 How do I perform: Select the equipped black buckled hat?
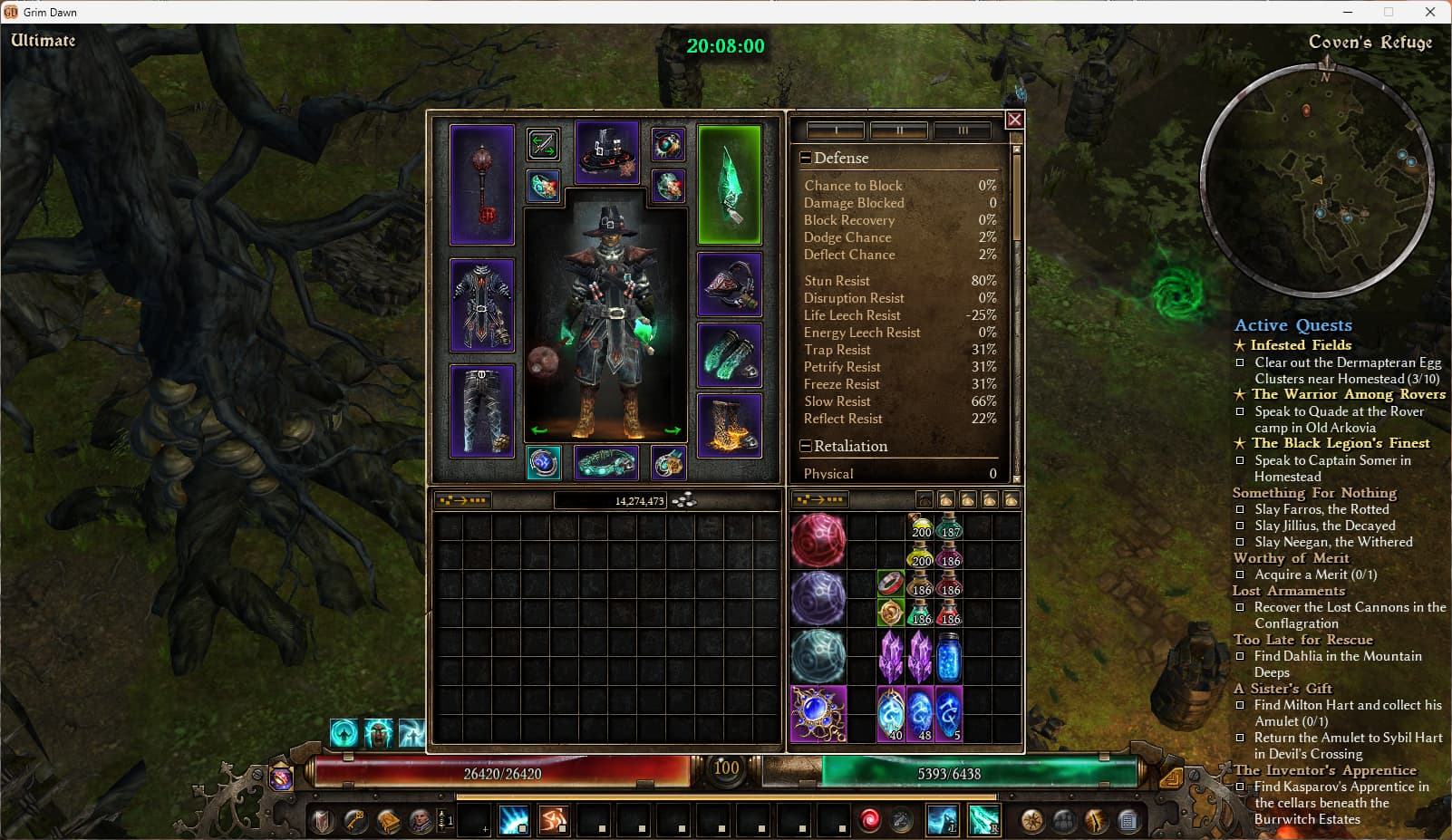(606, 151)
